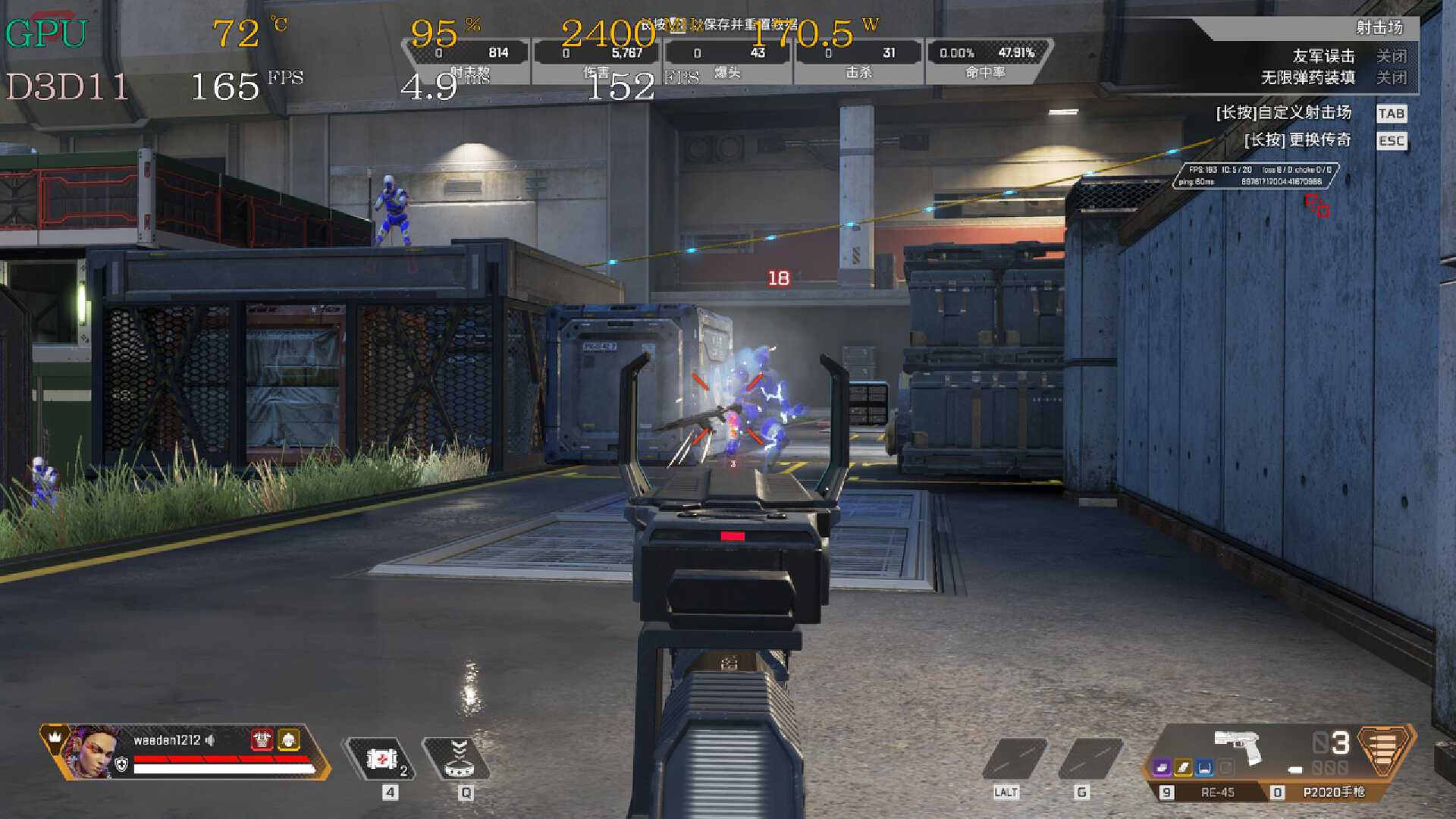This screenshot has width=1456, height=819.
Task: Click the gold hop-up attachment icon
Action: click(1183, 767)
